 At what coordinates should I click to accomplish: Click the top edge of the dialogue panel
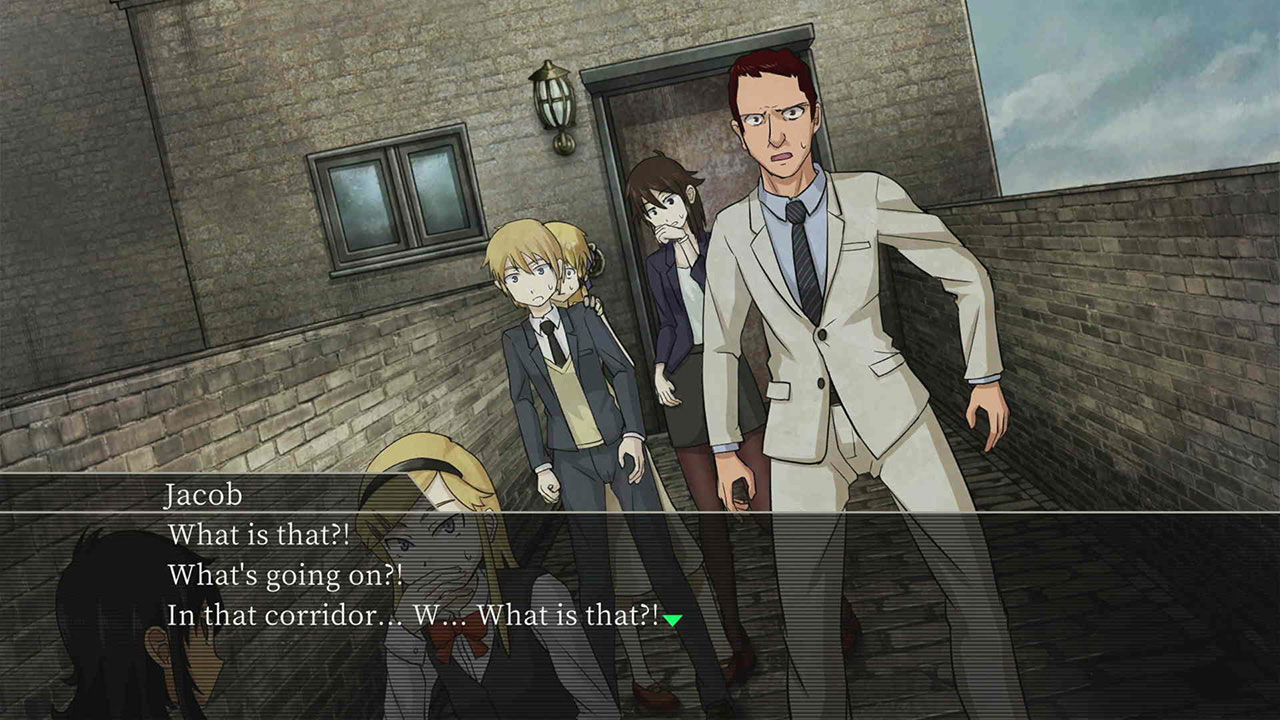640,478
